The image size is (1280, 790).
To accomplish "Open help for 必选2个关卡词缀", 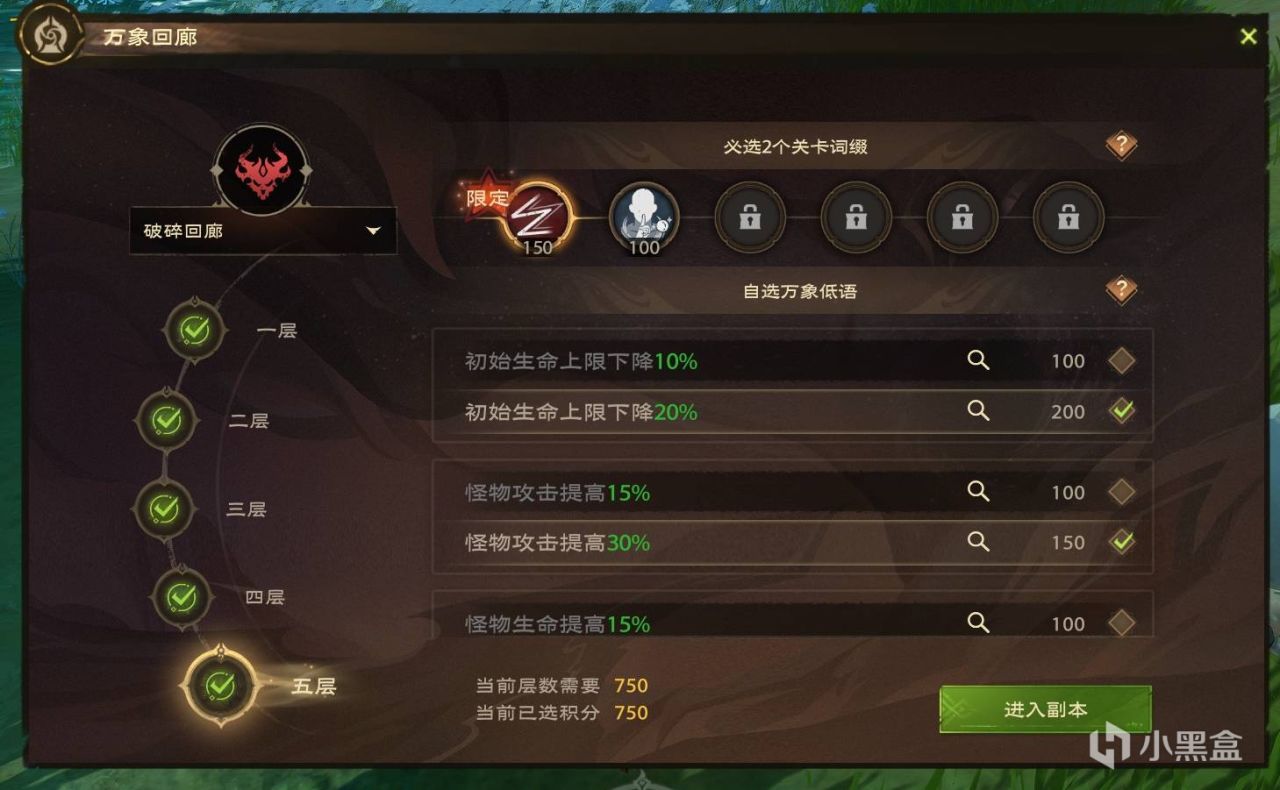I will (1121, 146).
